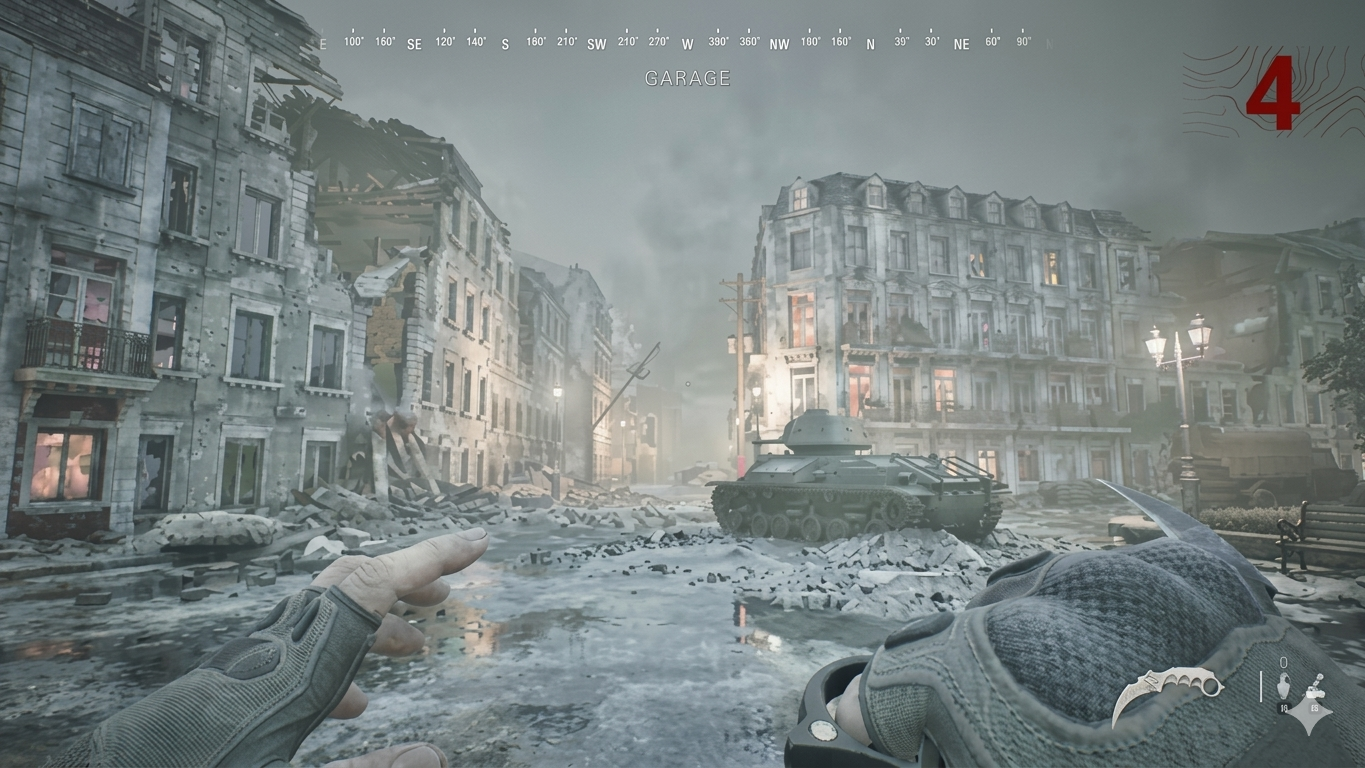Viewport: 1365px width, 768px height.
Task: Select the equipment icon right of the grenade
Action: pyautogui.click(x=1314, y=691)
